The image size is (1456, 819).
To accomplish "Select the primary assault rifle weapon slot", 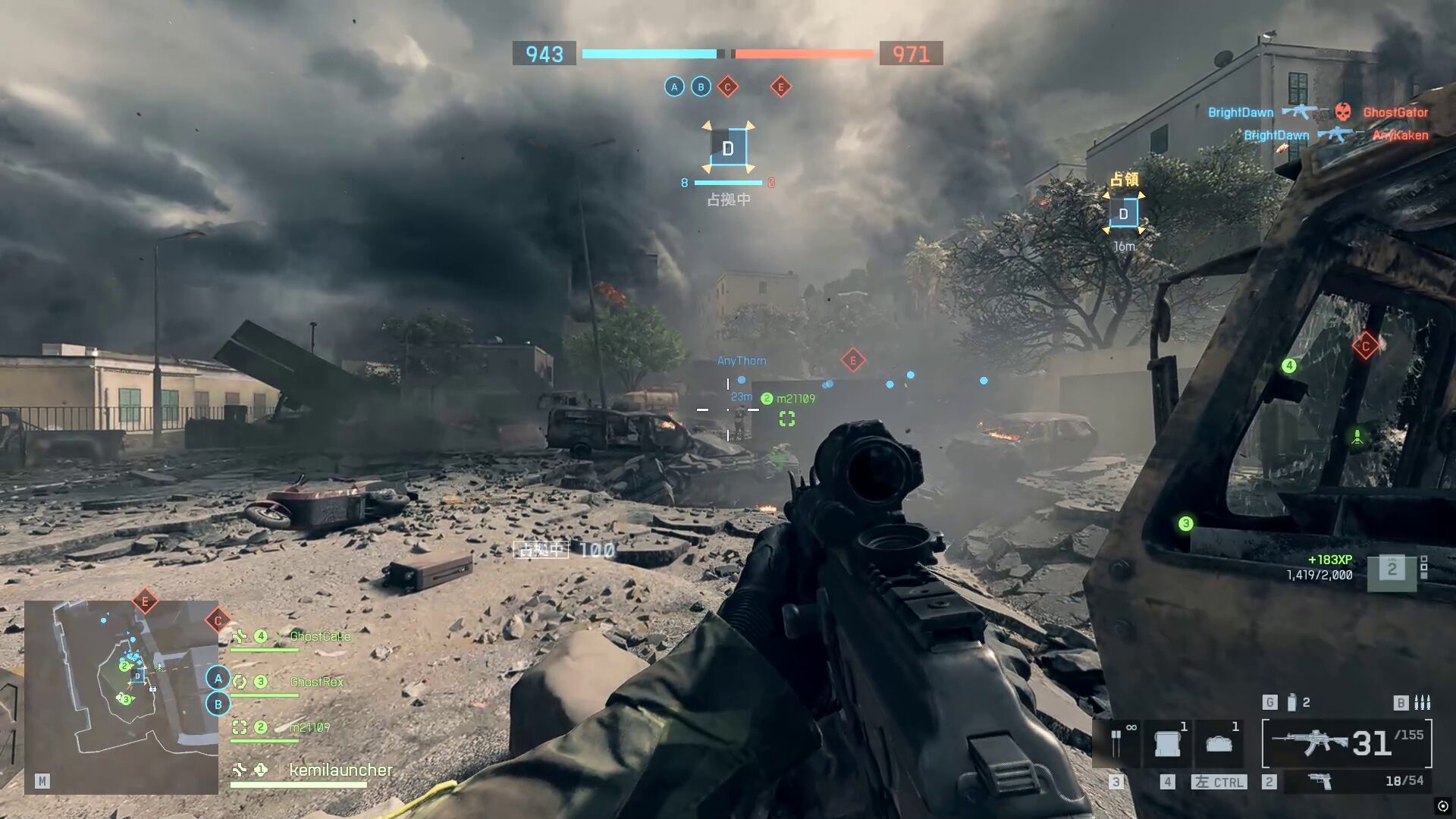I will point(1347,743).
